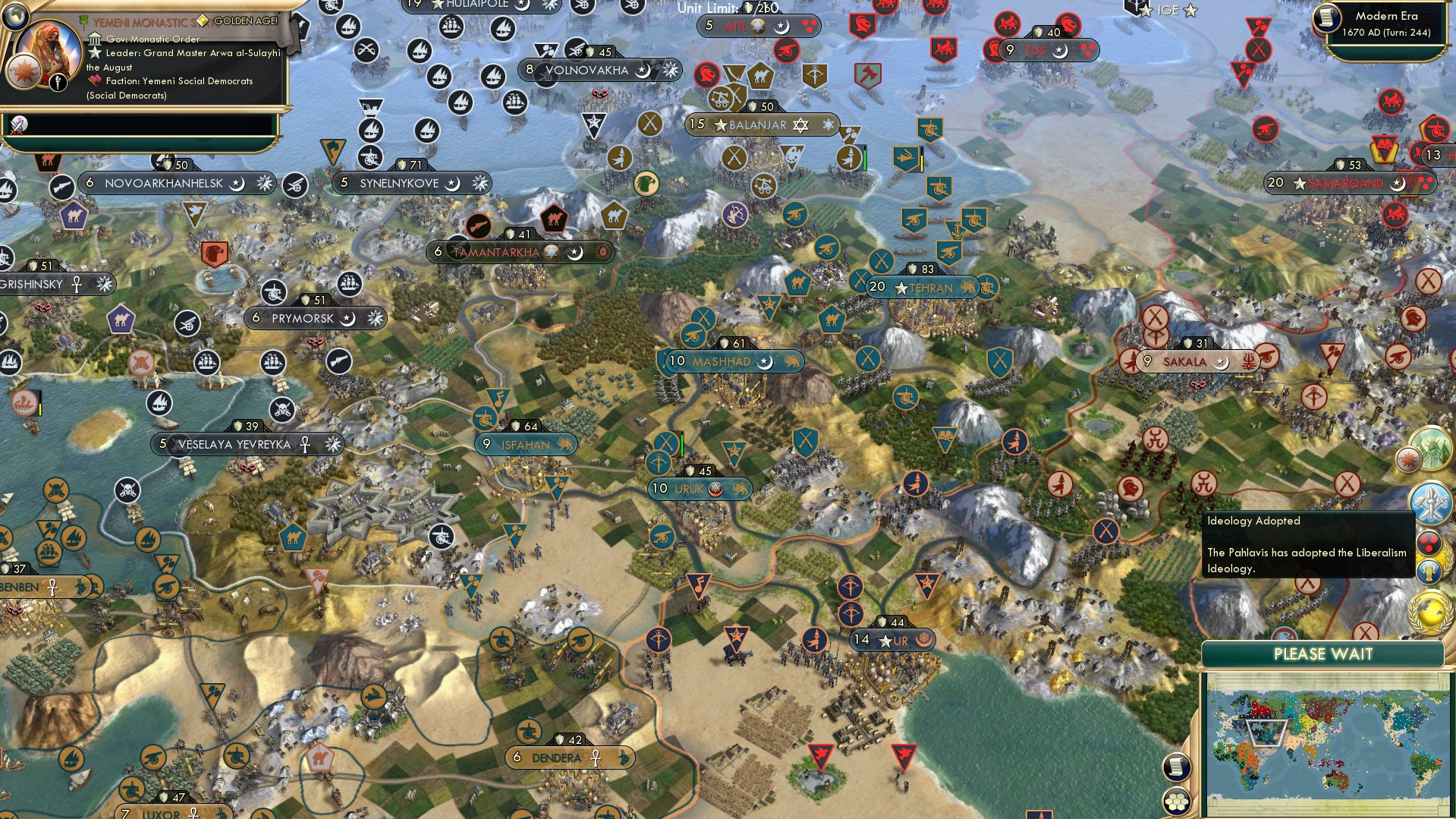
Task: Click the red-dots diplomacy notification bubble
Action: pyautogui.click(x=1427, y=543)
